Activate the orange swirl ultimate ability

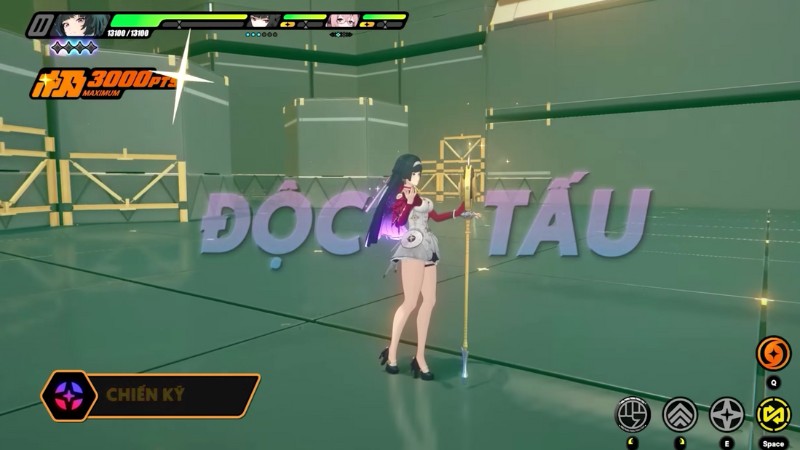(x=771, y=352)
